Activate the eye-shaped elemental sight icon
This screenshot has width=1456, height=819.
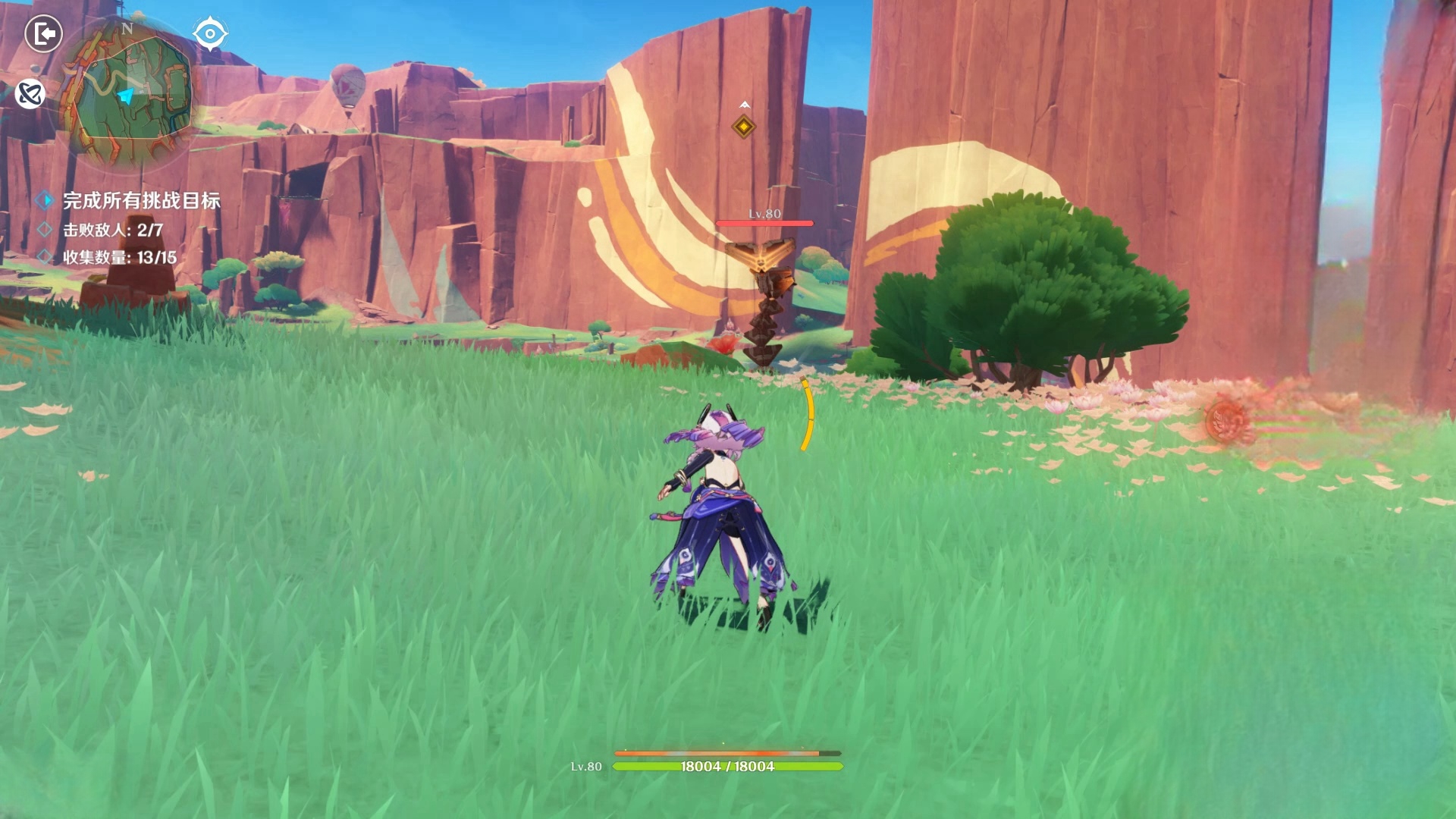209,34
